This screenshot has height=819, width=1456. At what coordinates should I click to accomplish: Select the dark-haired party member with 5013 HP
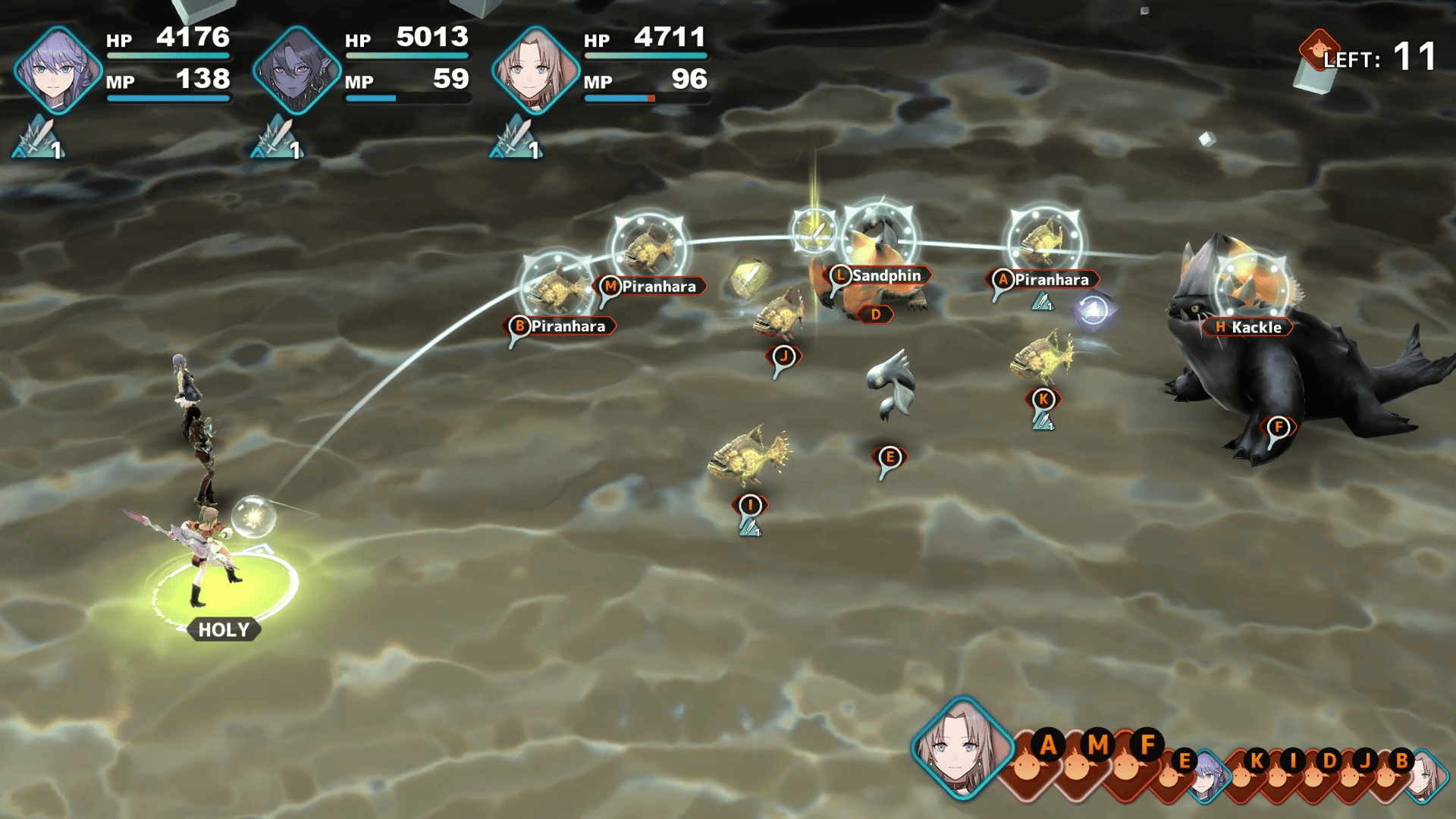click(296, 70)
